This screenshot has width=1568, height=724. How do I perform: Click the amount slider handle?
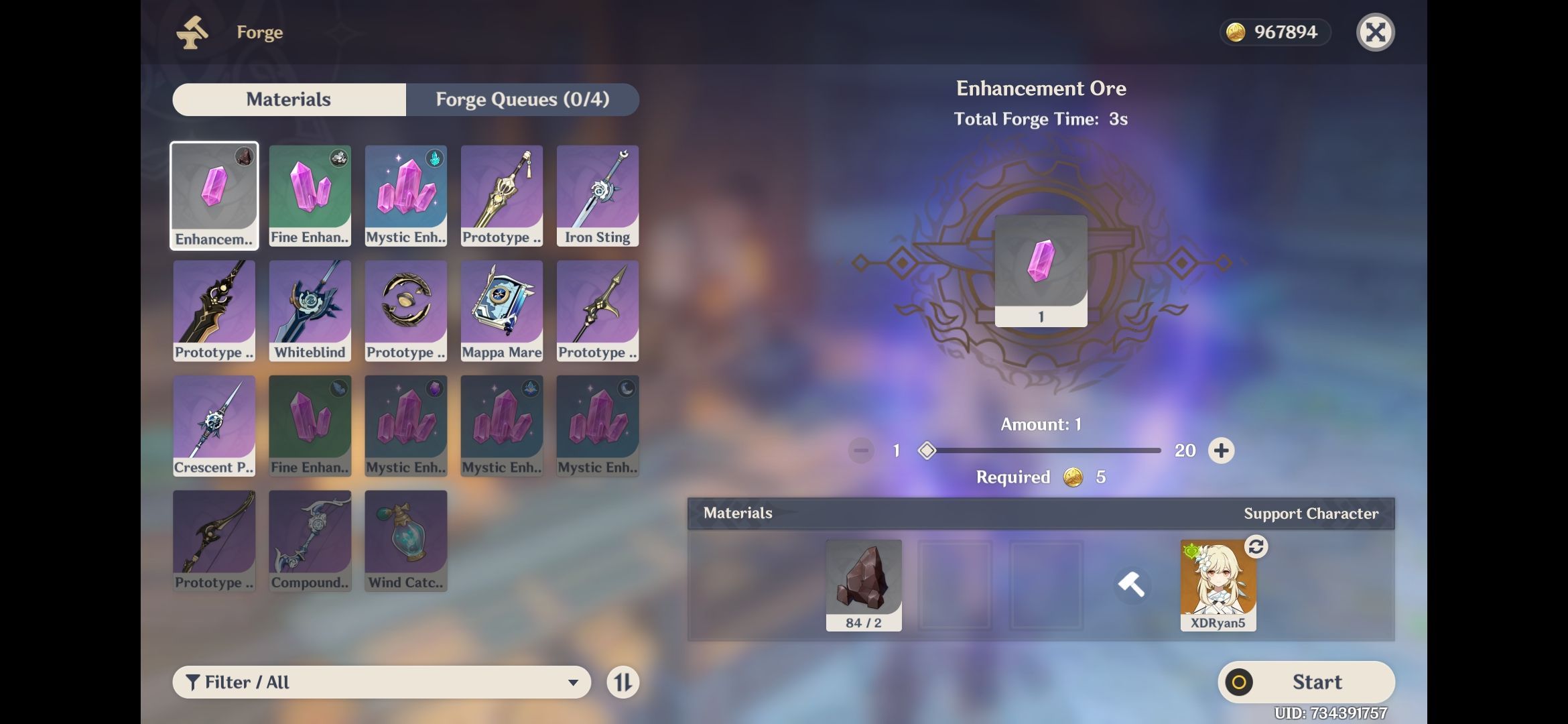(x=928, y=450)
